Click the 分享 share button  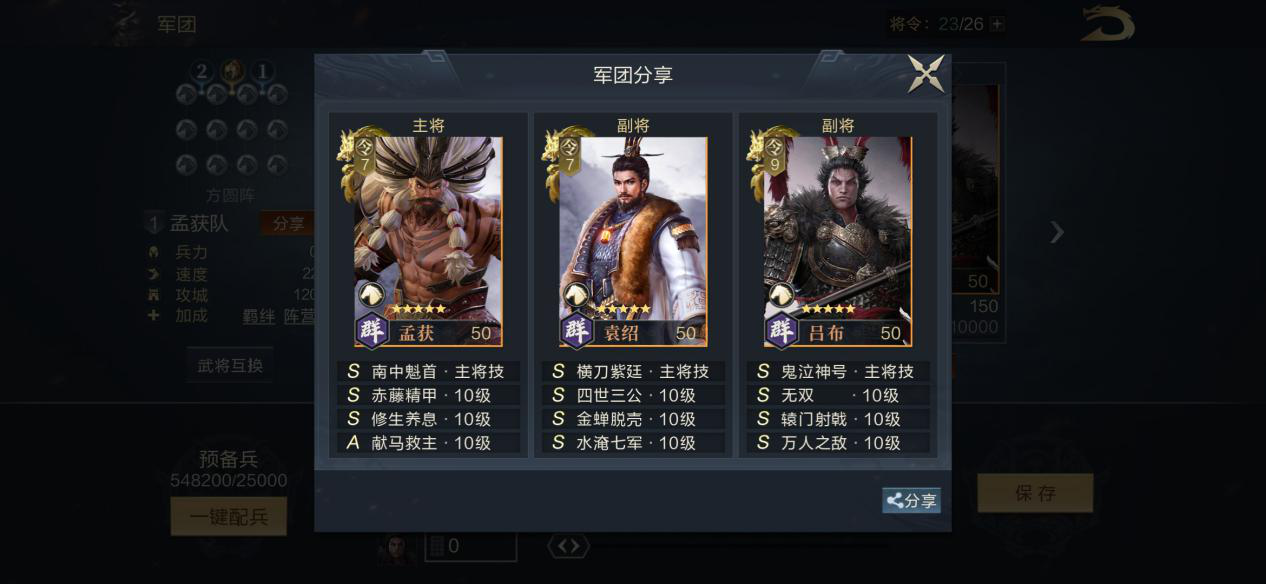pyautogui.click(x=911, y=501)
